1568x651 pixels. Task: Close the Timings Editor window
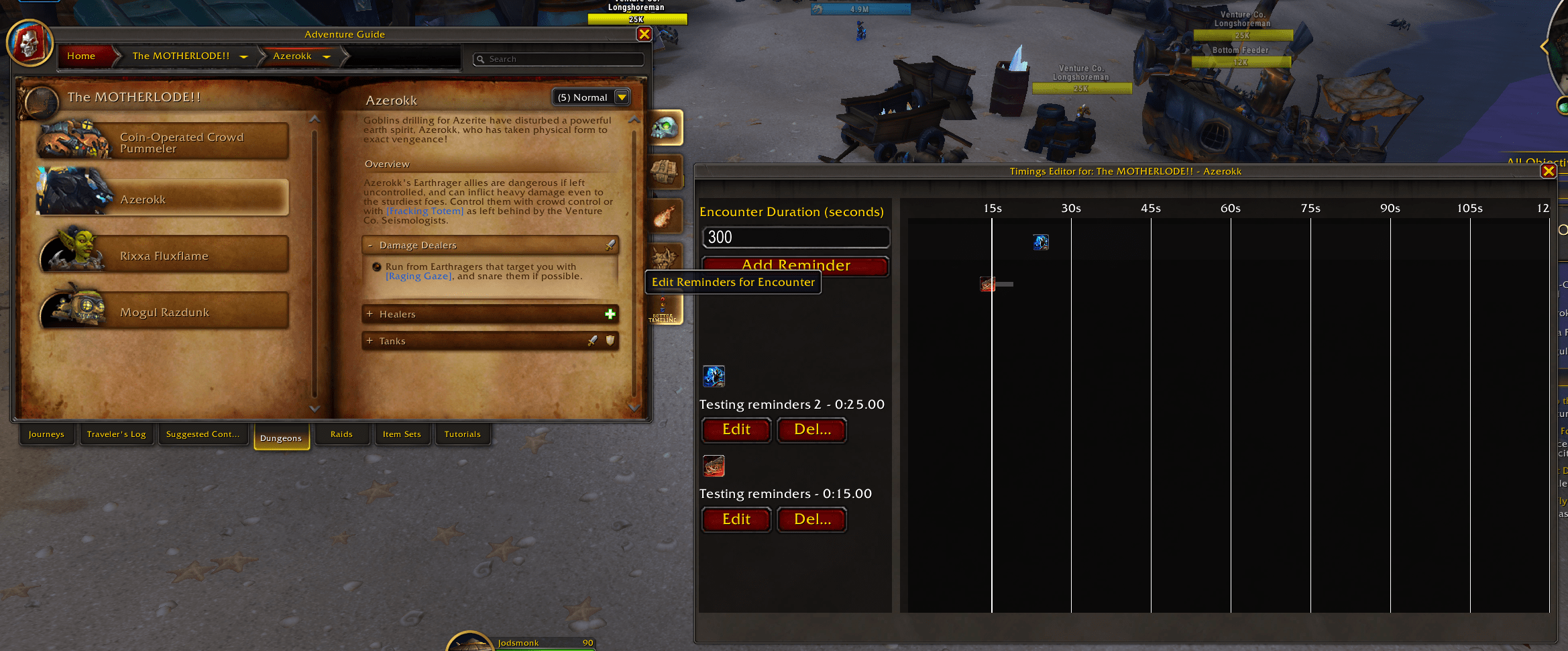tap(1548, 171)
